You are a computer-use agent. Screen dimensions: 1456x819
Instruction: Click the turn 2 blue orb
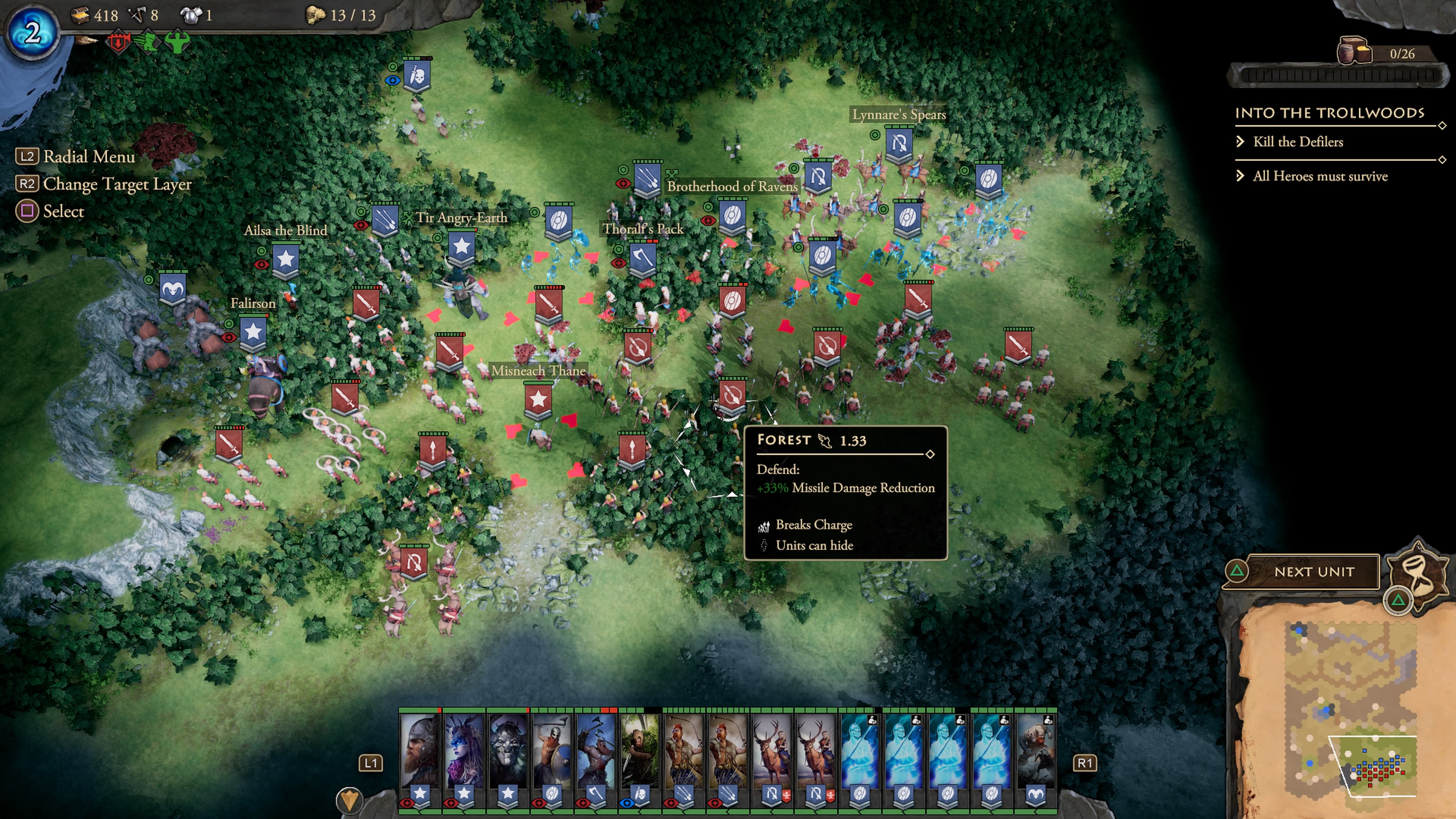pyautogui.click(x=33, y=33)
